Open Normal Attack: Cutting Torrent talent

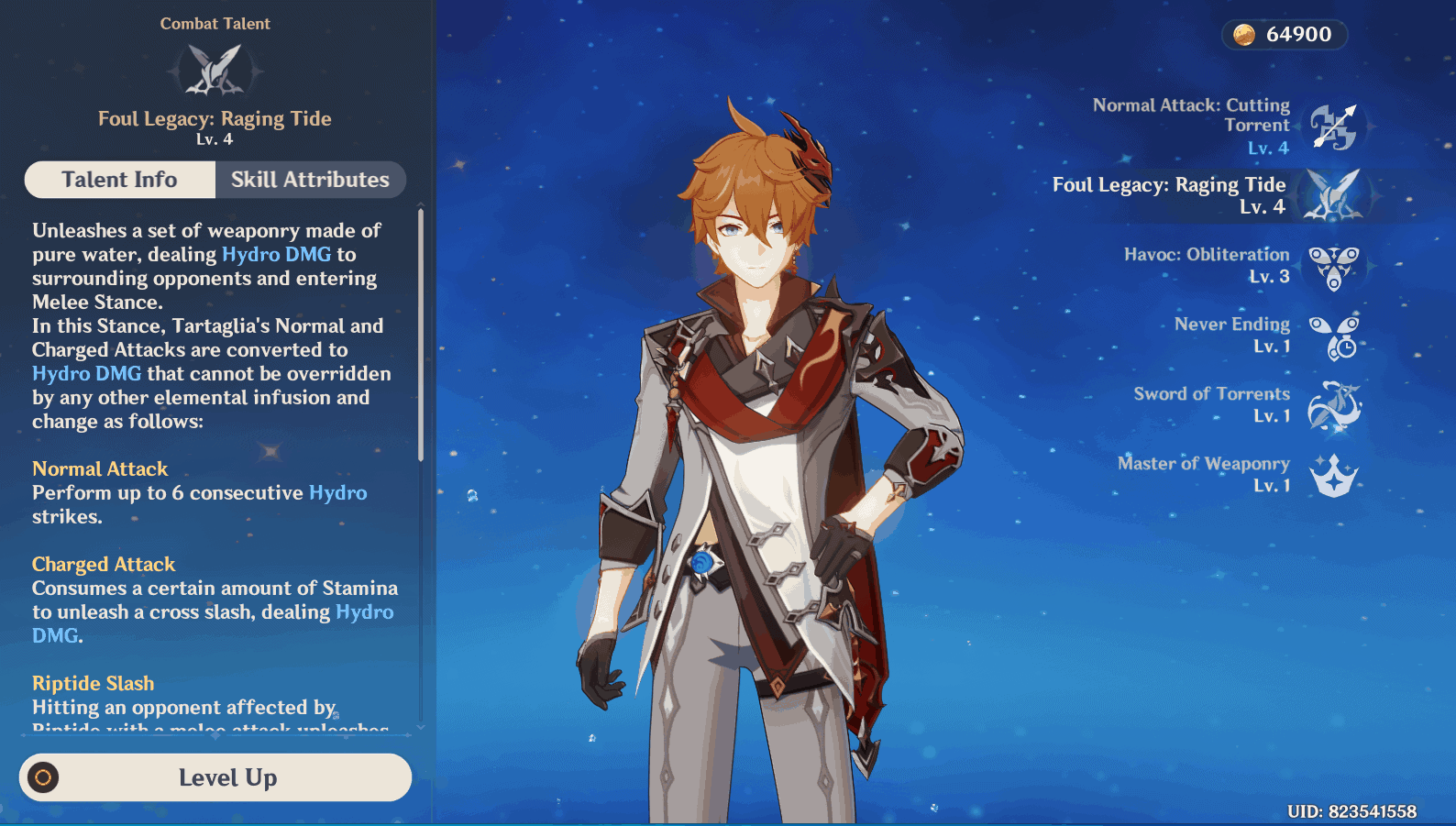(1334, 127)
